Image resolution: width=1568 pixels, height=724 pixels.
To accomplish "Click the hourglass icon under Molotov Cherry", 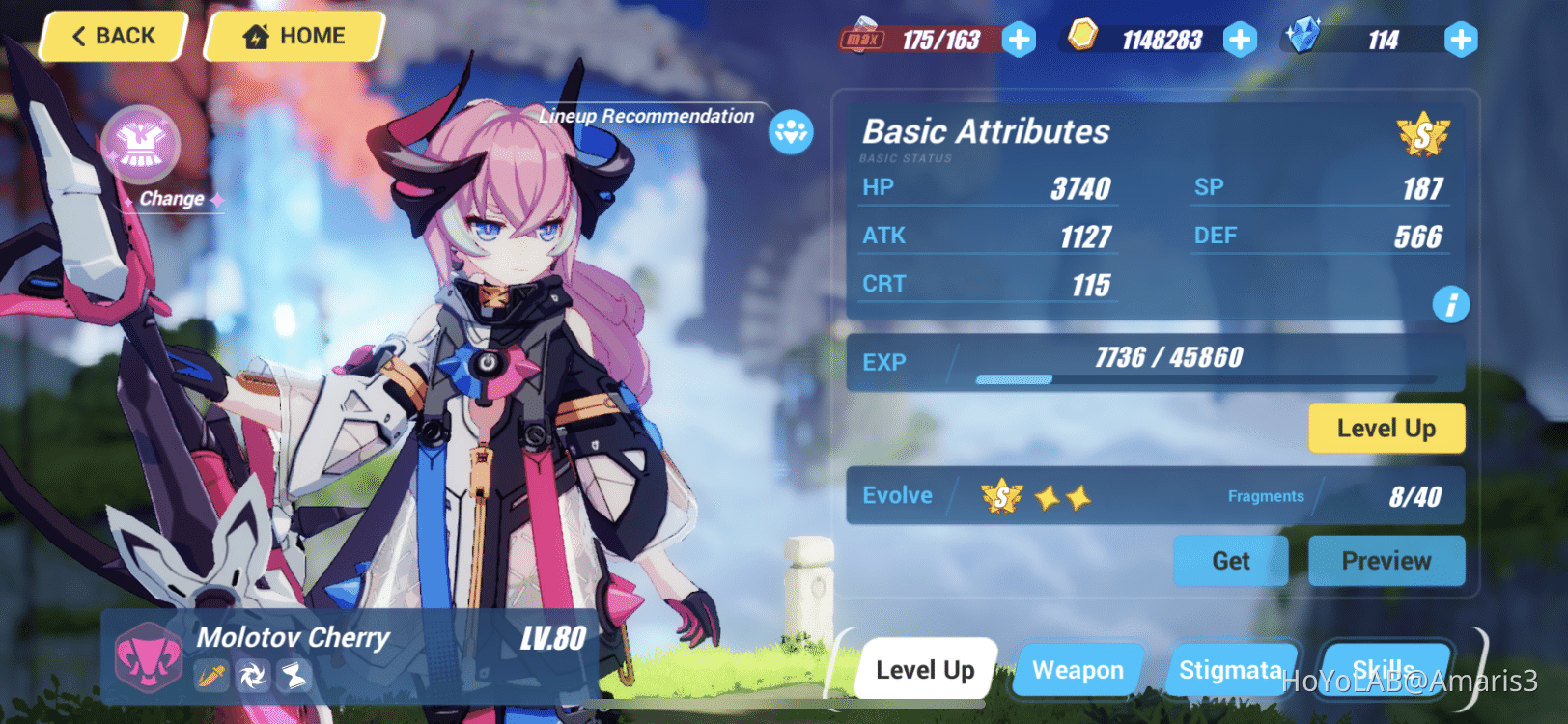I will tap(293, 676).
